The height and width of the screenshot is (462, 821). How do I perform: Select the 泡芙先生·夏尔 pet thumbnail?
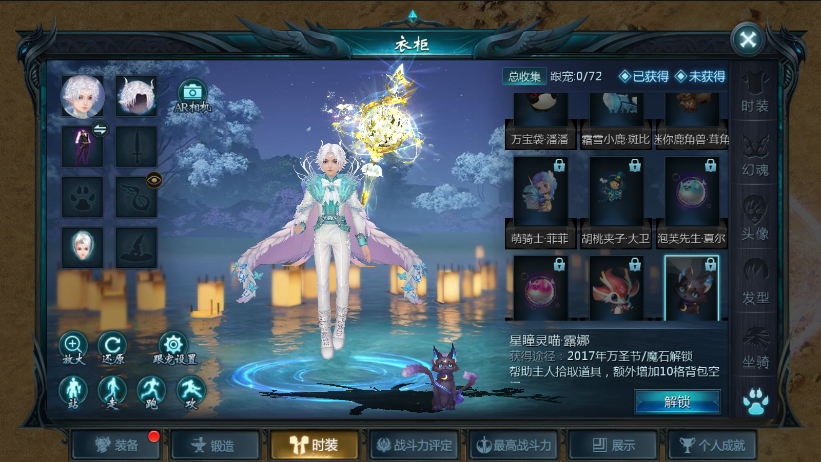click(x=692, y=192)
